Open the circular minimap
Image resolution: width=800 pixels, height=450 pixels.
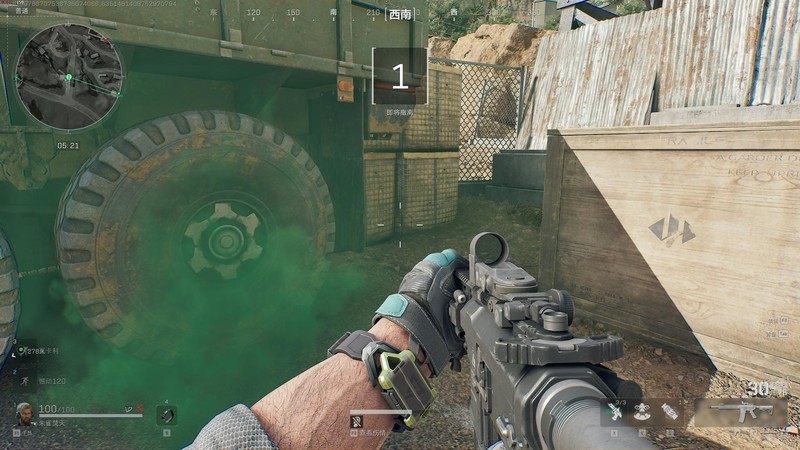click(69, 77)
